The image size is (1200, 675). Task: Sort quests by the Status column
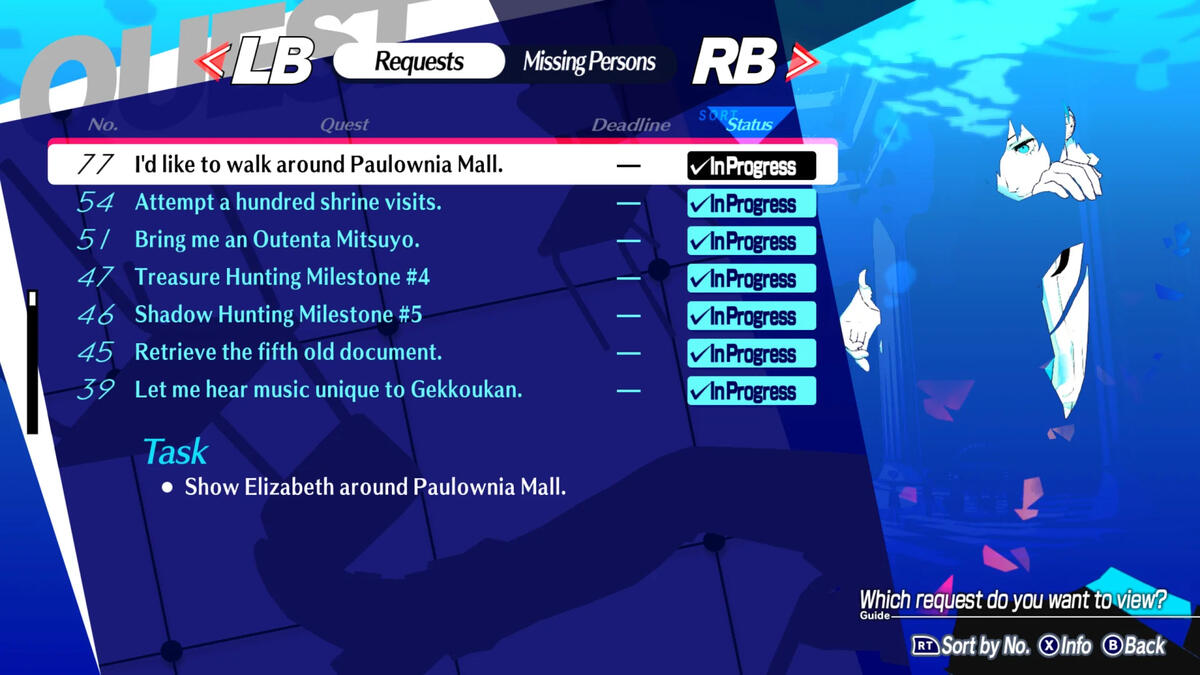click(749, 124)
